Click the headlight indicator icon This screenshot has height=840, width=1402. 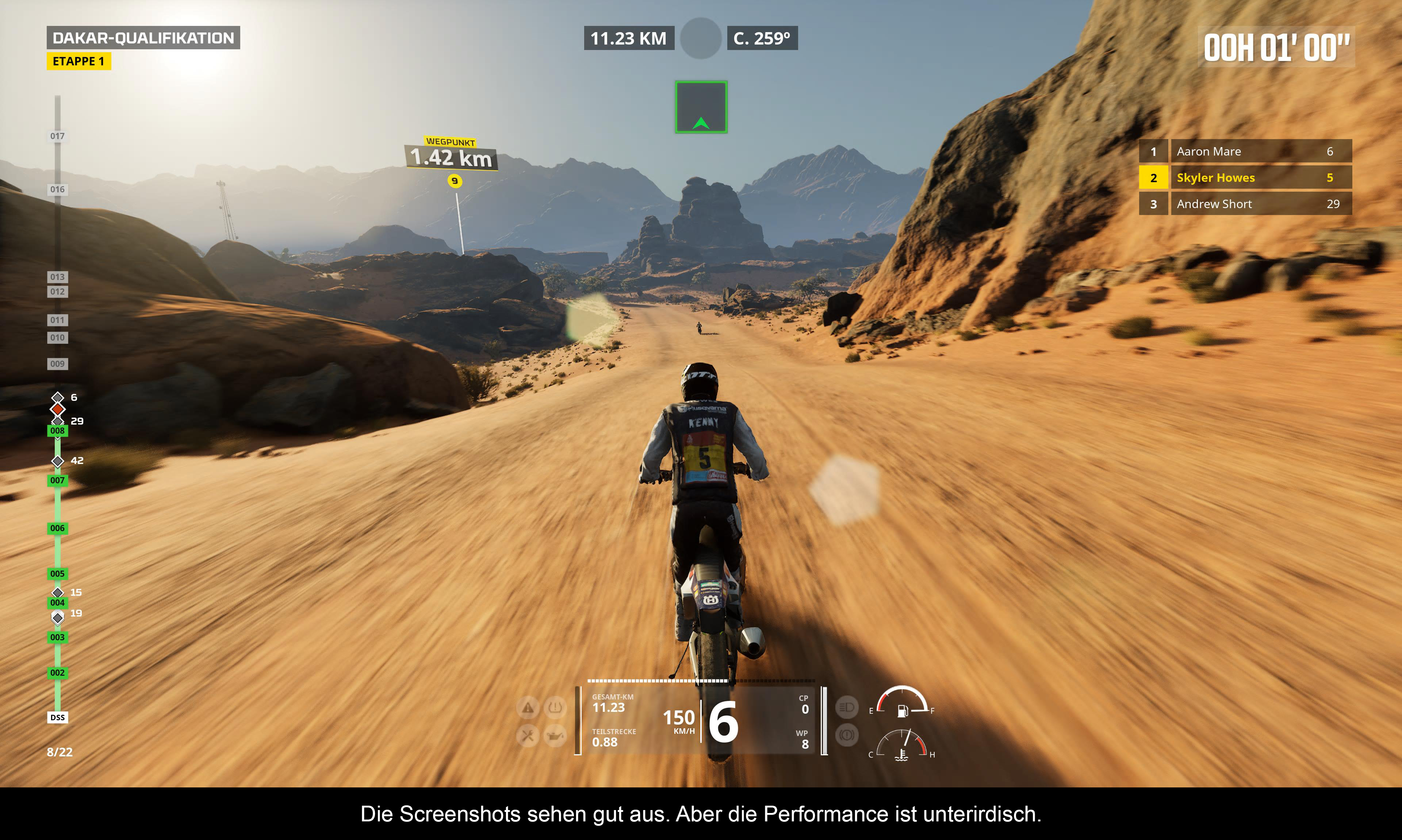(847, 707)
